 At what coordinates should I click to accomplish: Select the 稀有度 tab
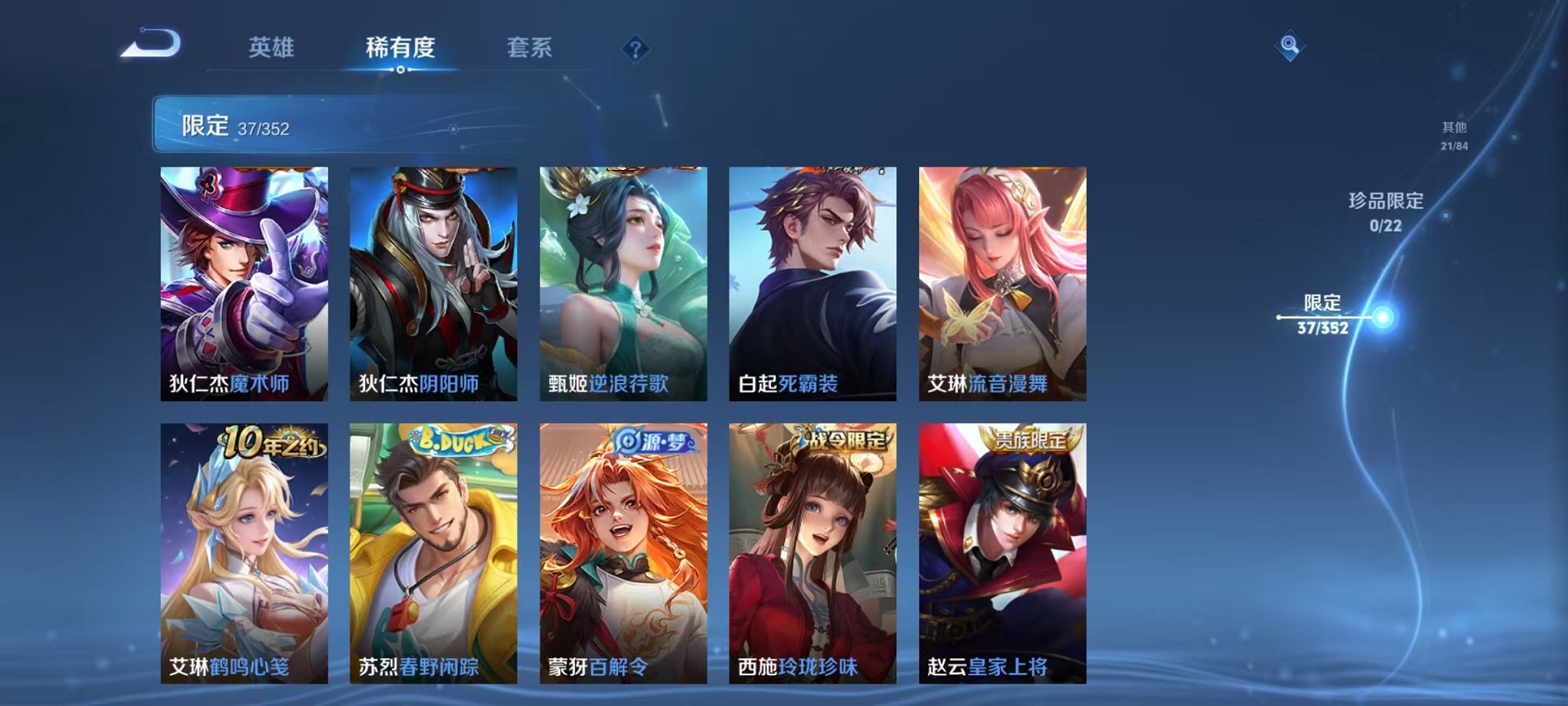(399, 48)
